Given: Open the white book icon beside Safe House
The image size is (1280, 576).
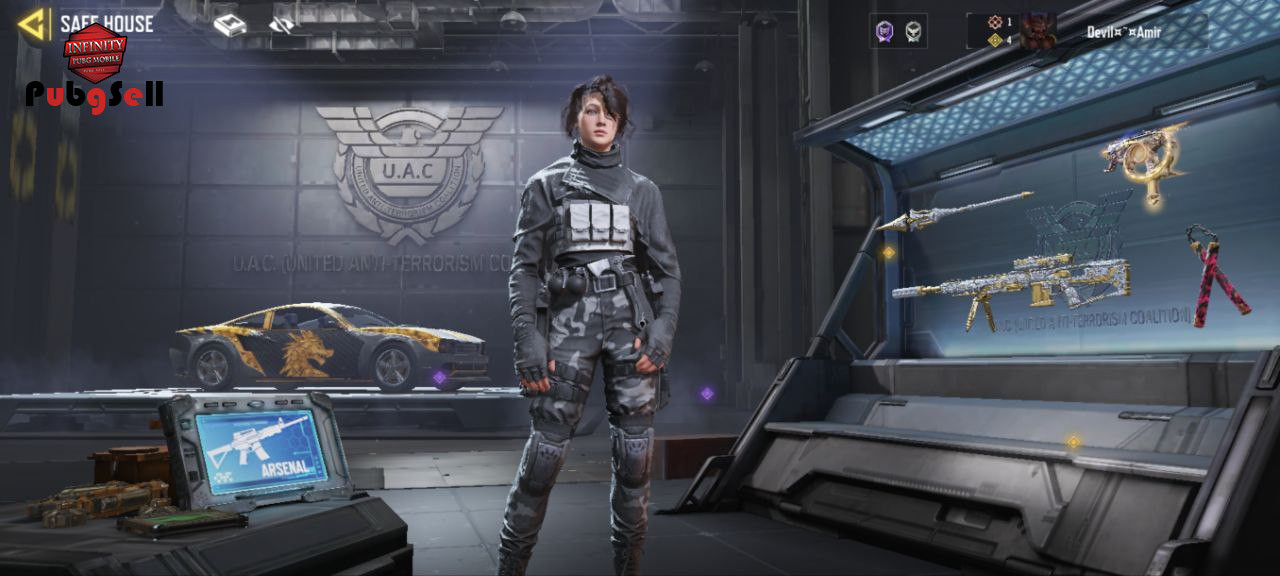Looking at the screenshot, I should [x=230, y=25].
